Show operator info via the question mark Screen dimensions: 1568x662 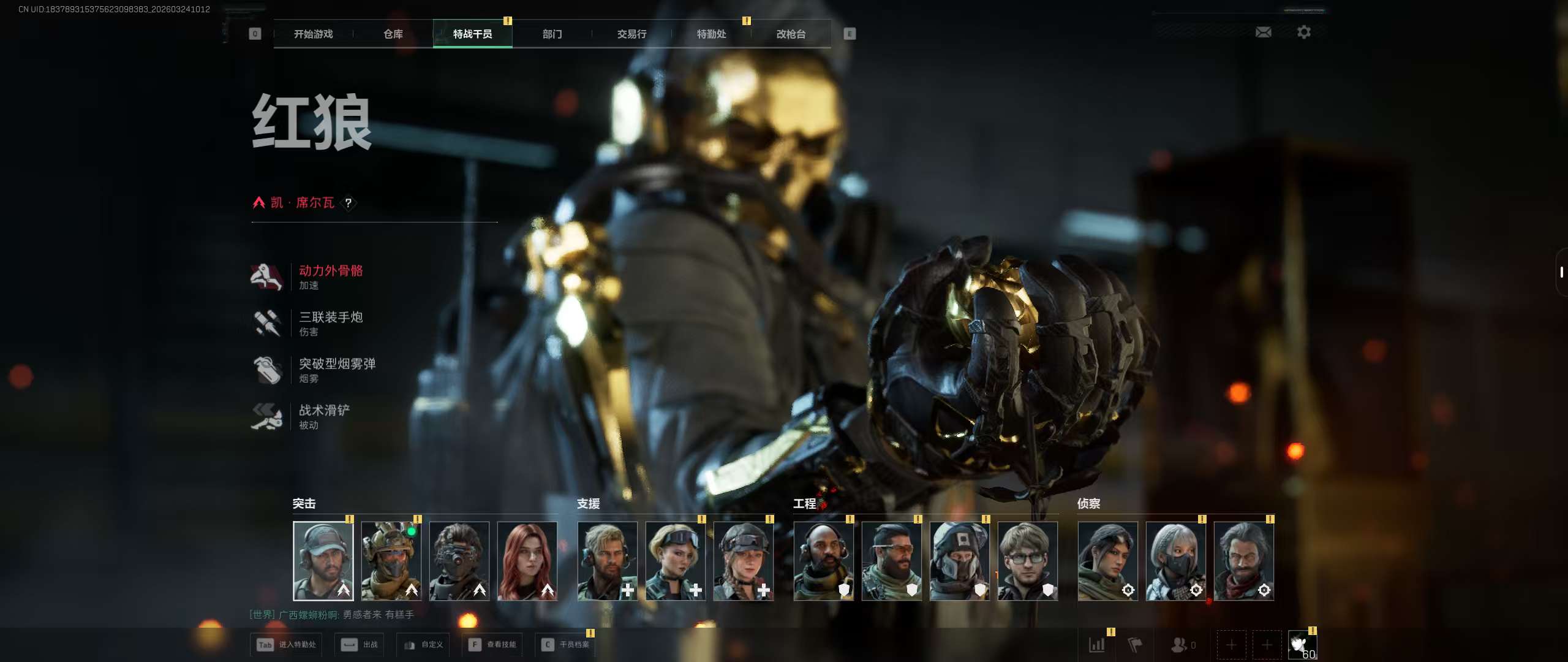tap(348, 203)
